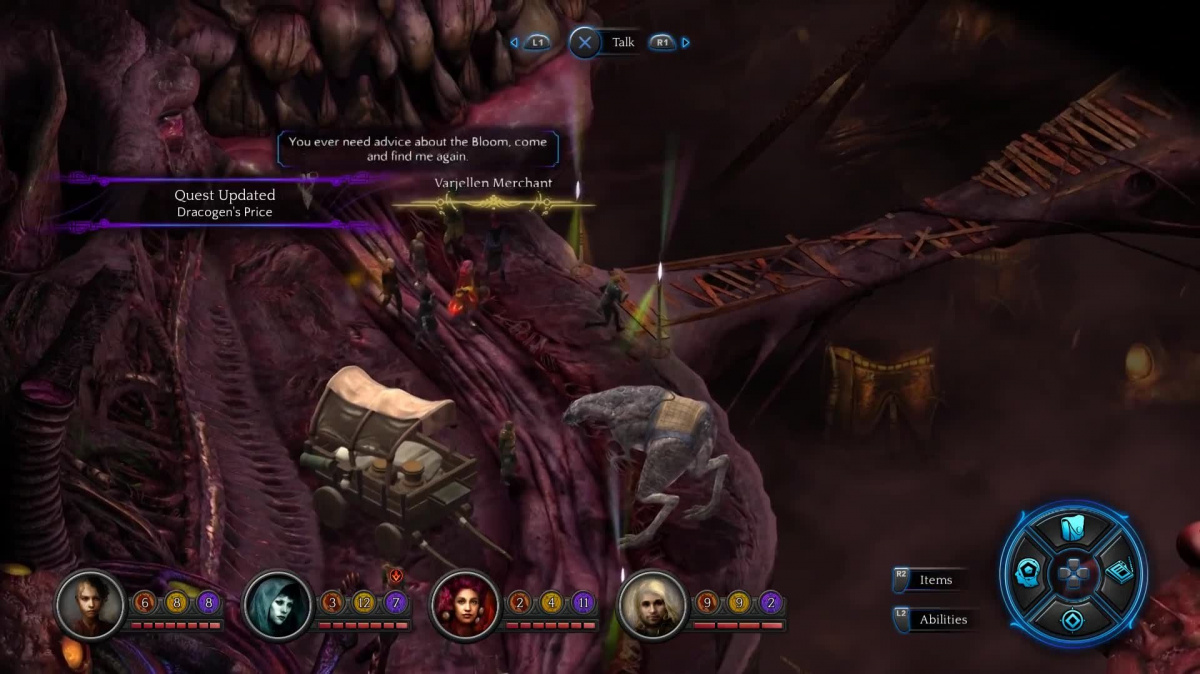Screen dimensions: 1200x674
Task: Click the red status icon above hooded character
Action: pos(396,575)
